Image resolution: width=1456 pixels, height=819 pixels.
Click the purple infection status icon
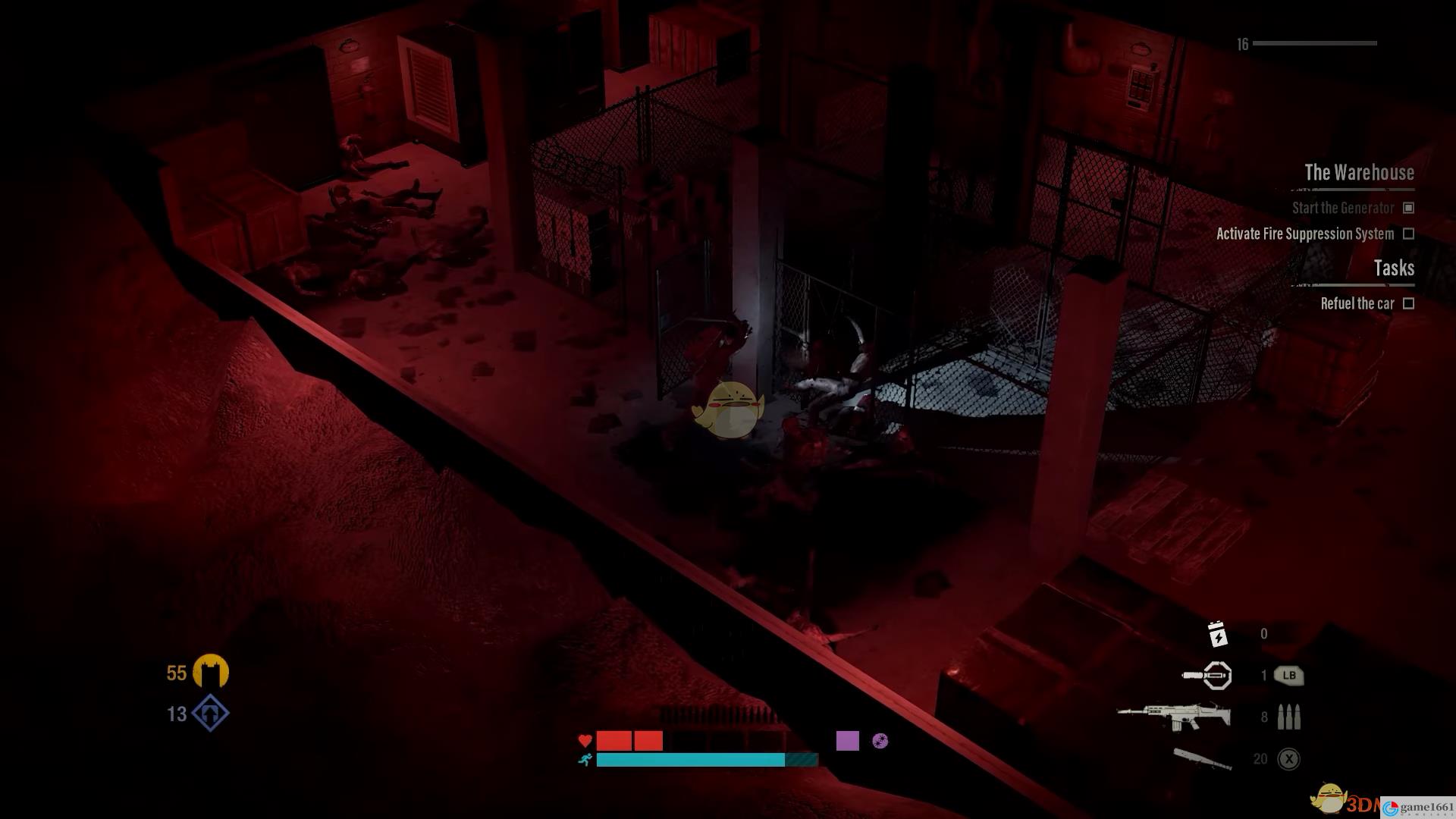point(880,741)
